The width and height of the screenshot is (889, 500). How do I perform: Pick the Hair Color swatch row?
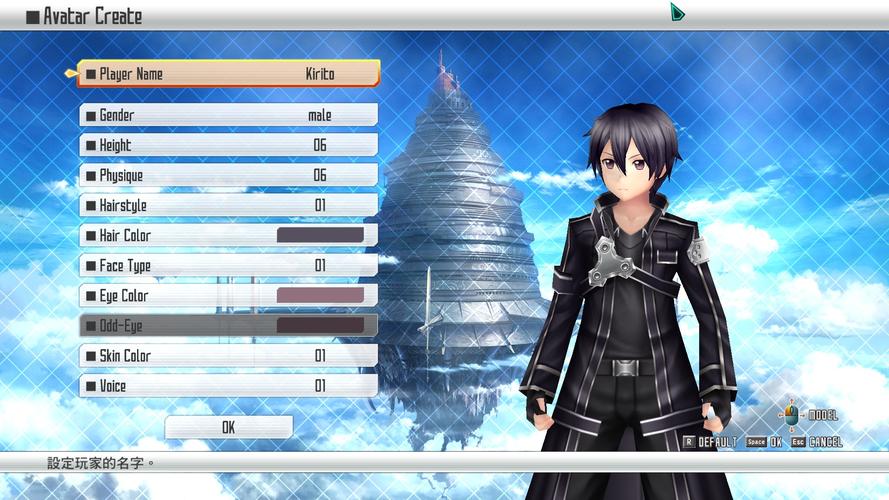coord(229,235)
